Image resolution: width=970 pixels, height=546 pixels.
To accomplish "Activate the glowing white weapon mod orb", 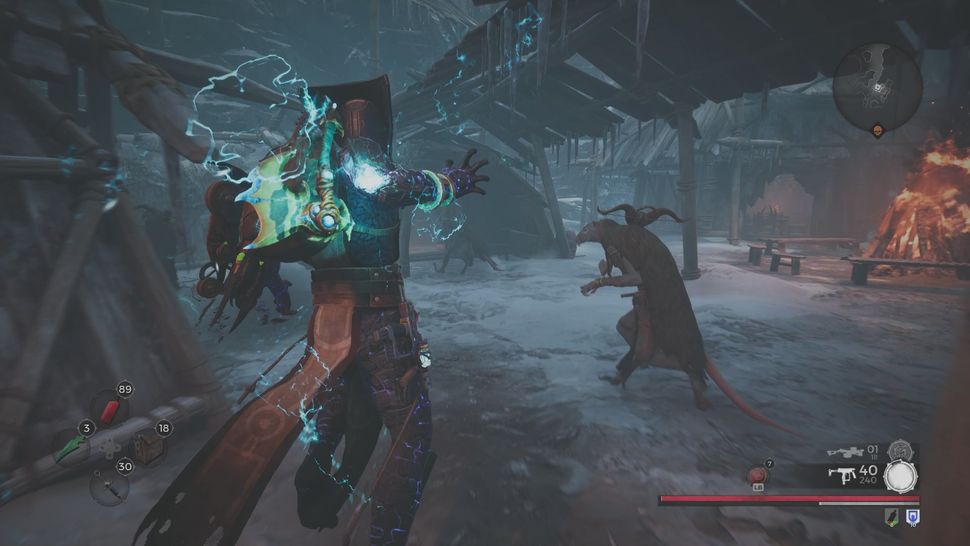I will coord(900,476).
